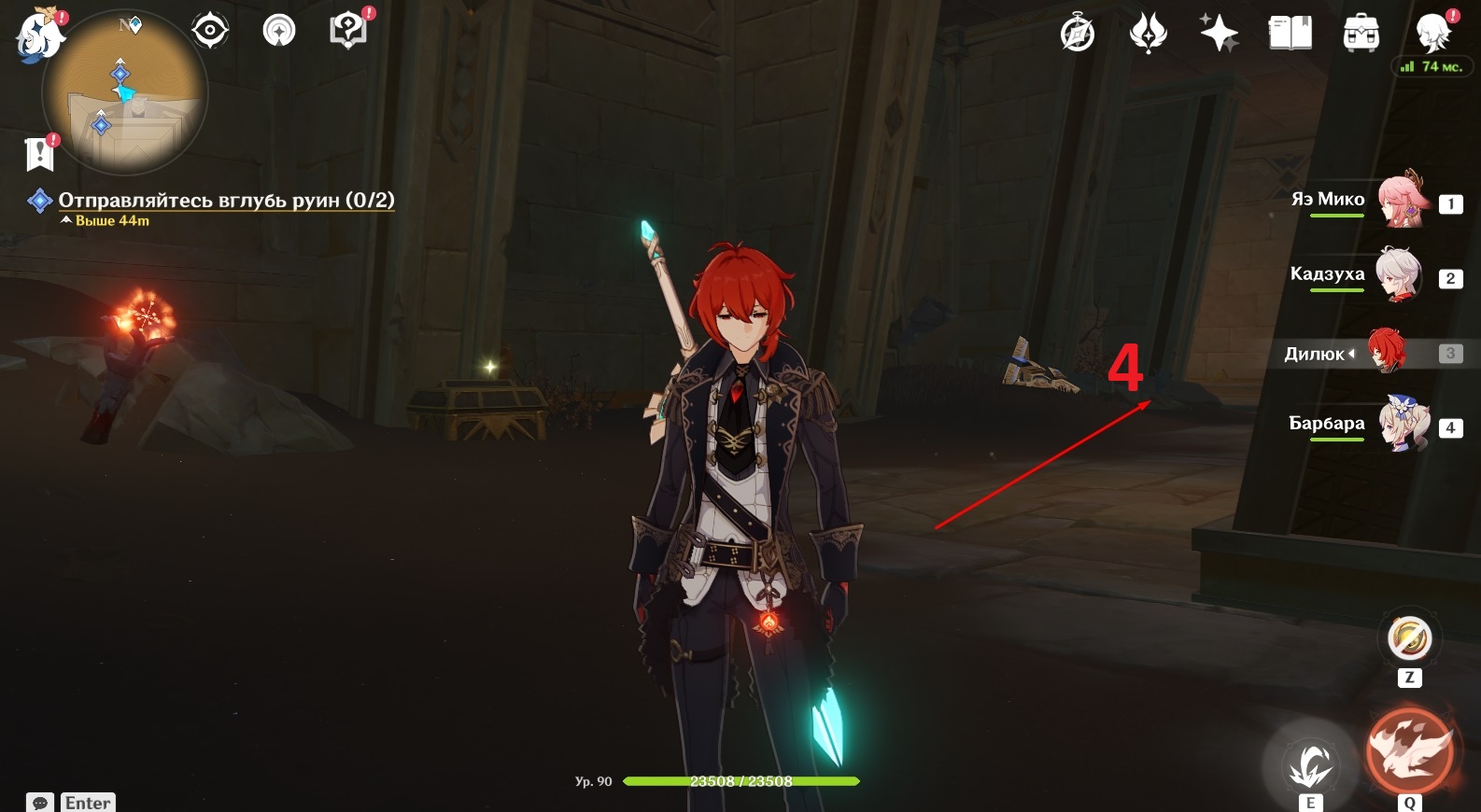Switch to Барбара
The width and height of the screenshot is (1481, 812).
pyautogui.click(x=1403, y=426)
